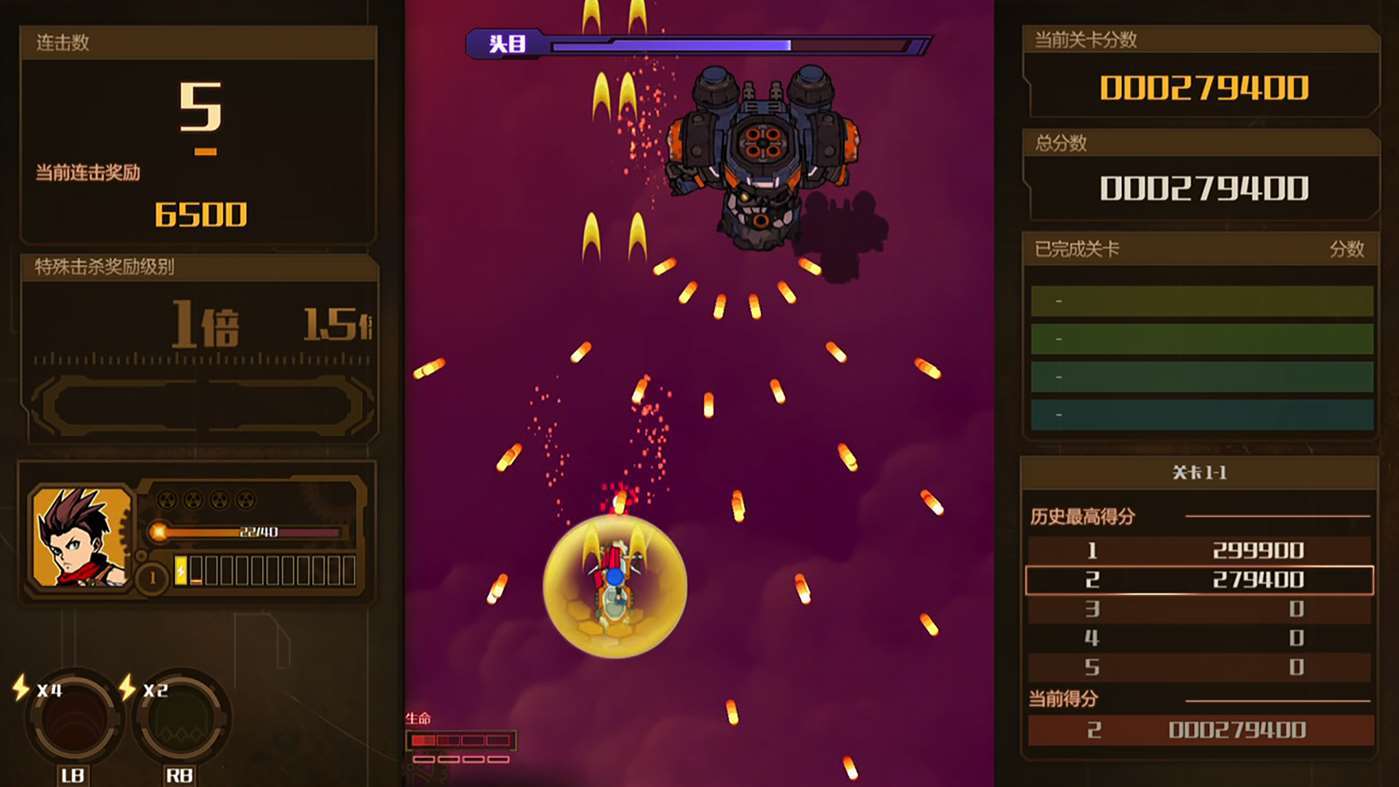The width and height of the screenshot is (1399, 787).
Task: Click the first radiation hazard icon
Action: 168,498
